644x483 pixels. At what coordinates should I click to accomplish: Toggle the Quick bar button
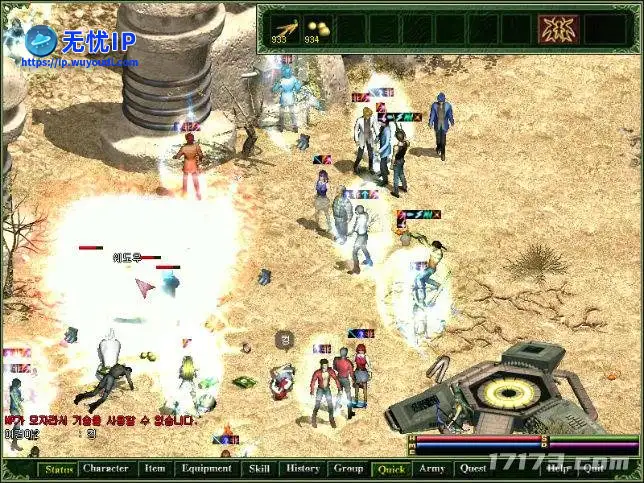(391, 468)
